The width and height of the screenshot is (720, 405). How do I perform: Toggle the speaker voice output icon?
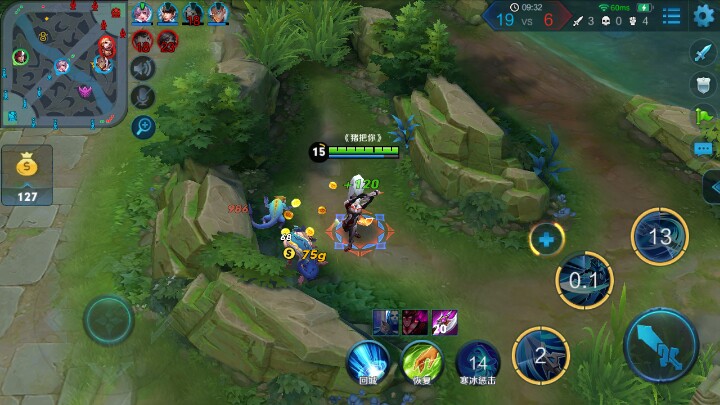pyautogui.click(x=144, y=68)
